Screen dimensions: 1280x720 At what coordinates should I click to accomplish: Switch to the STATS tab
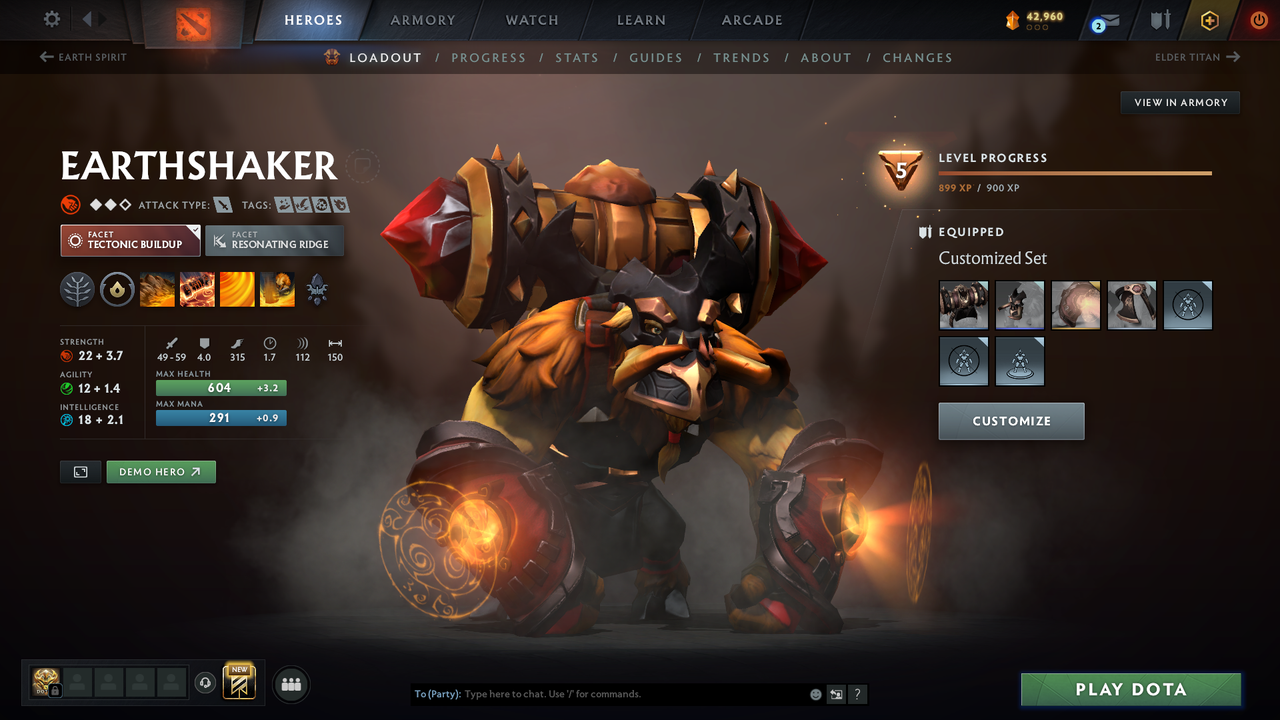point(577,57)
